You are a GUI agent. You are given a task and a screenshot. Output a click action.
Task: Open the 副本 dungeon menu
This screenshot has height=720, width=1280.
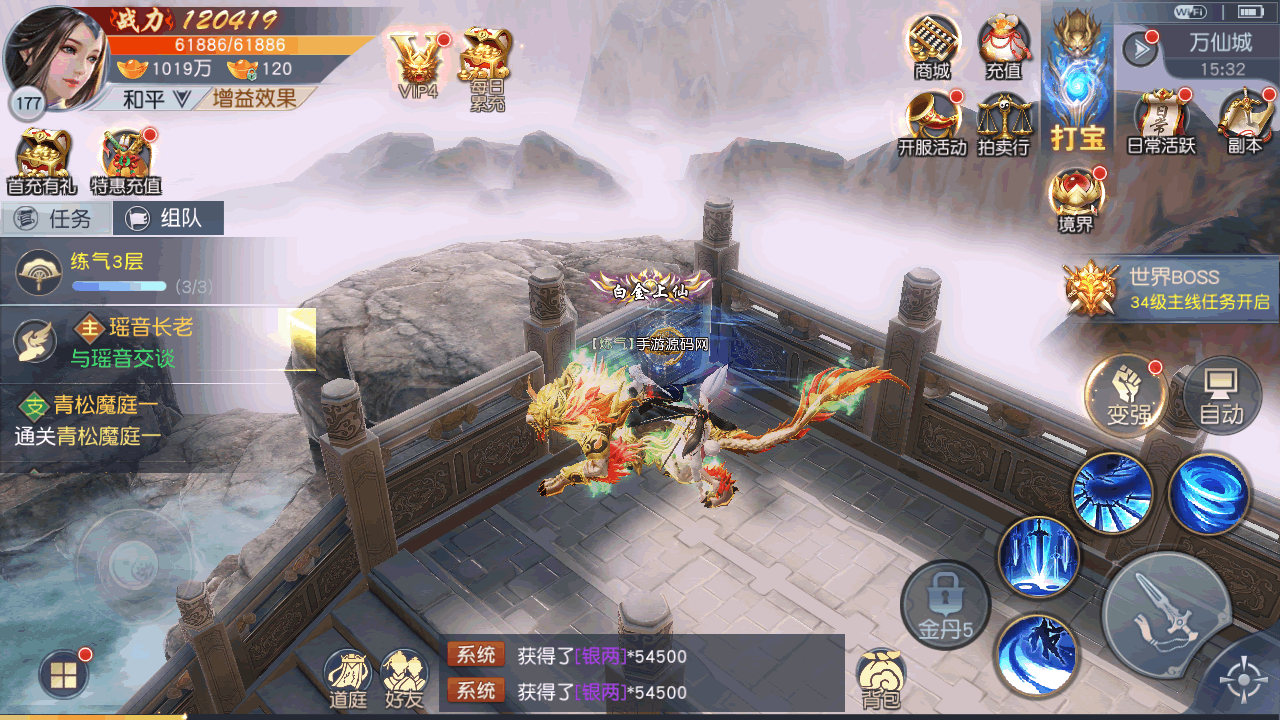point(1245,122)
